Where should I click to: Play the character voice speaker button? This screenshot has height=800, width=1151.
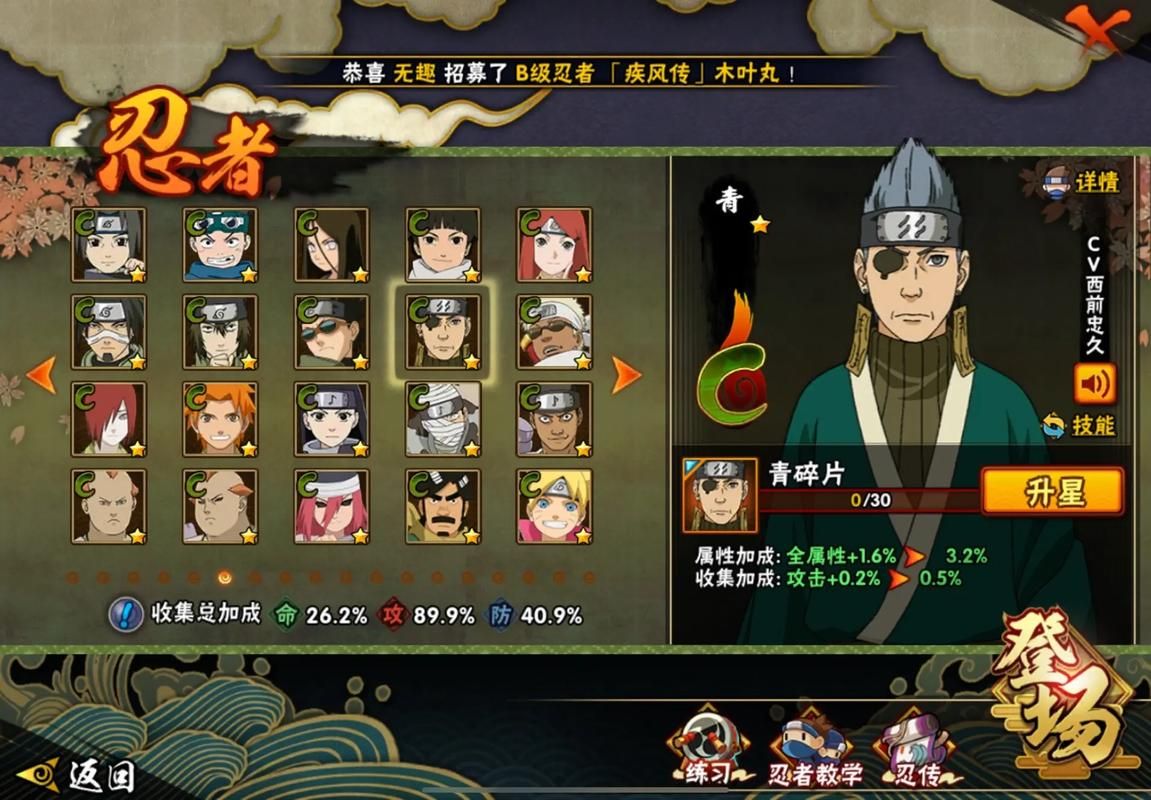[1094, 383]
